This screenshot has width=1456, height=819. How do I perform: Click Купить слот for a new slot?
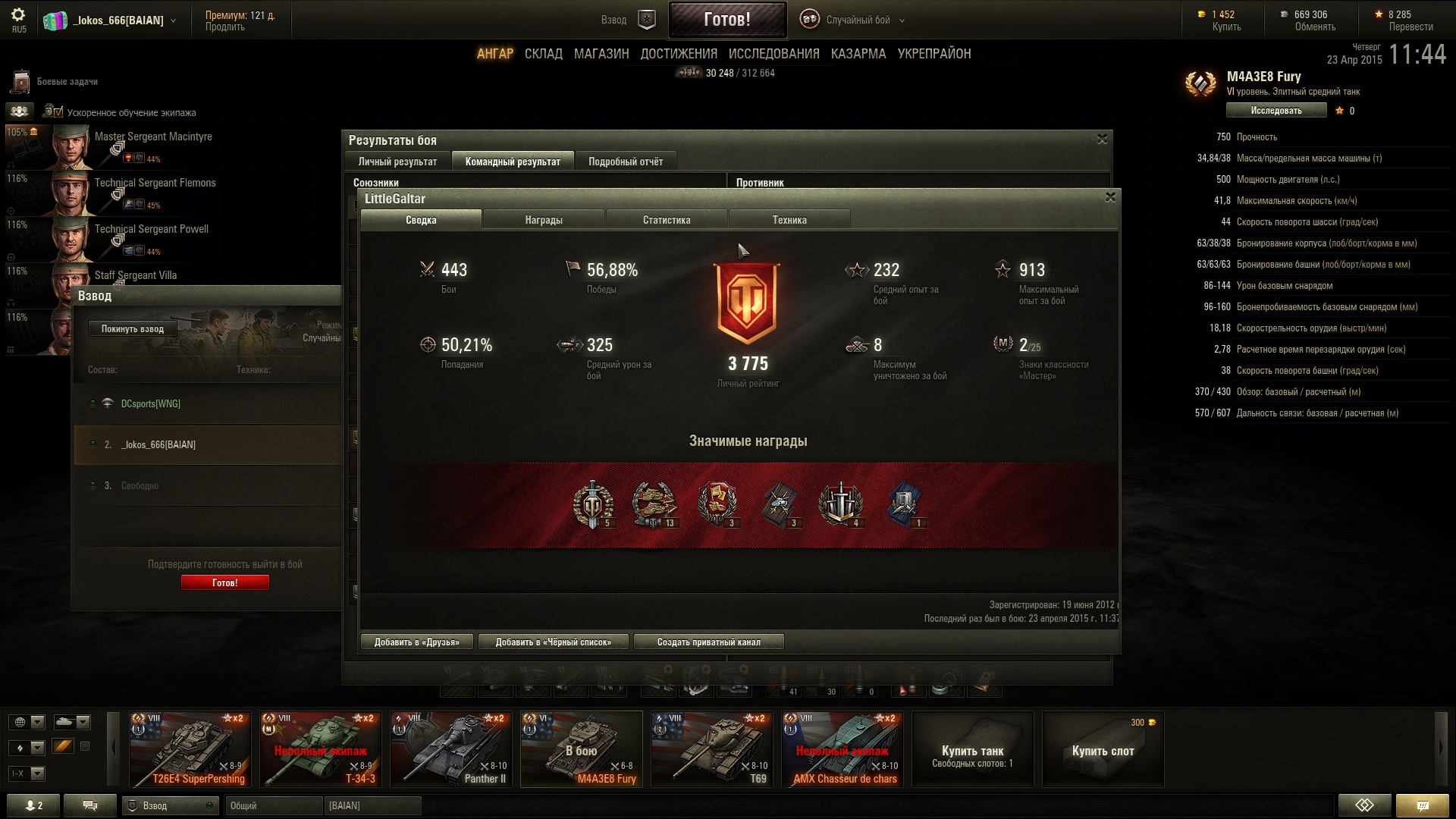tap(1103, 751)
